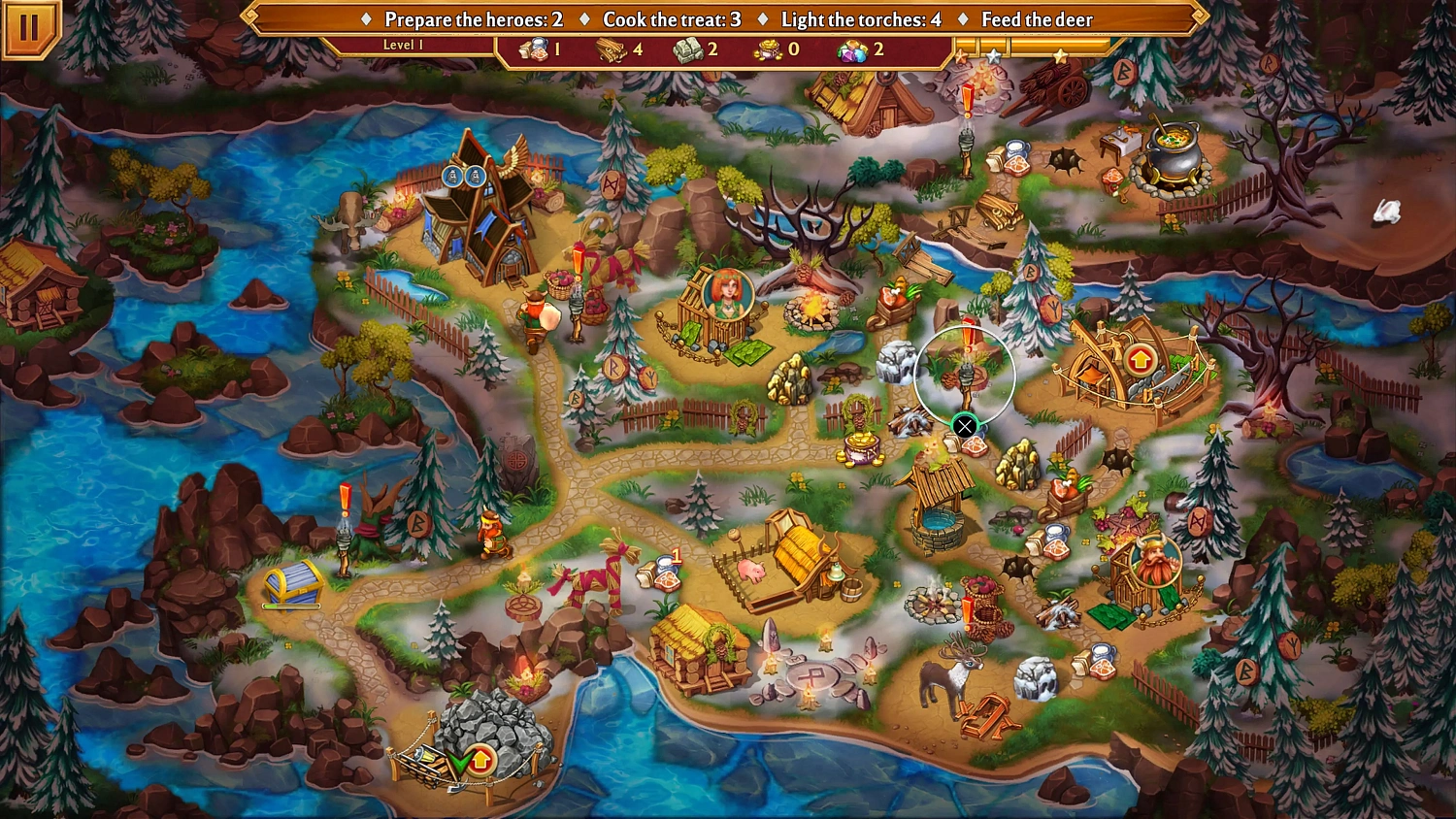Click the unlit torch inside the selection circle

(966, 378)
